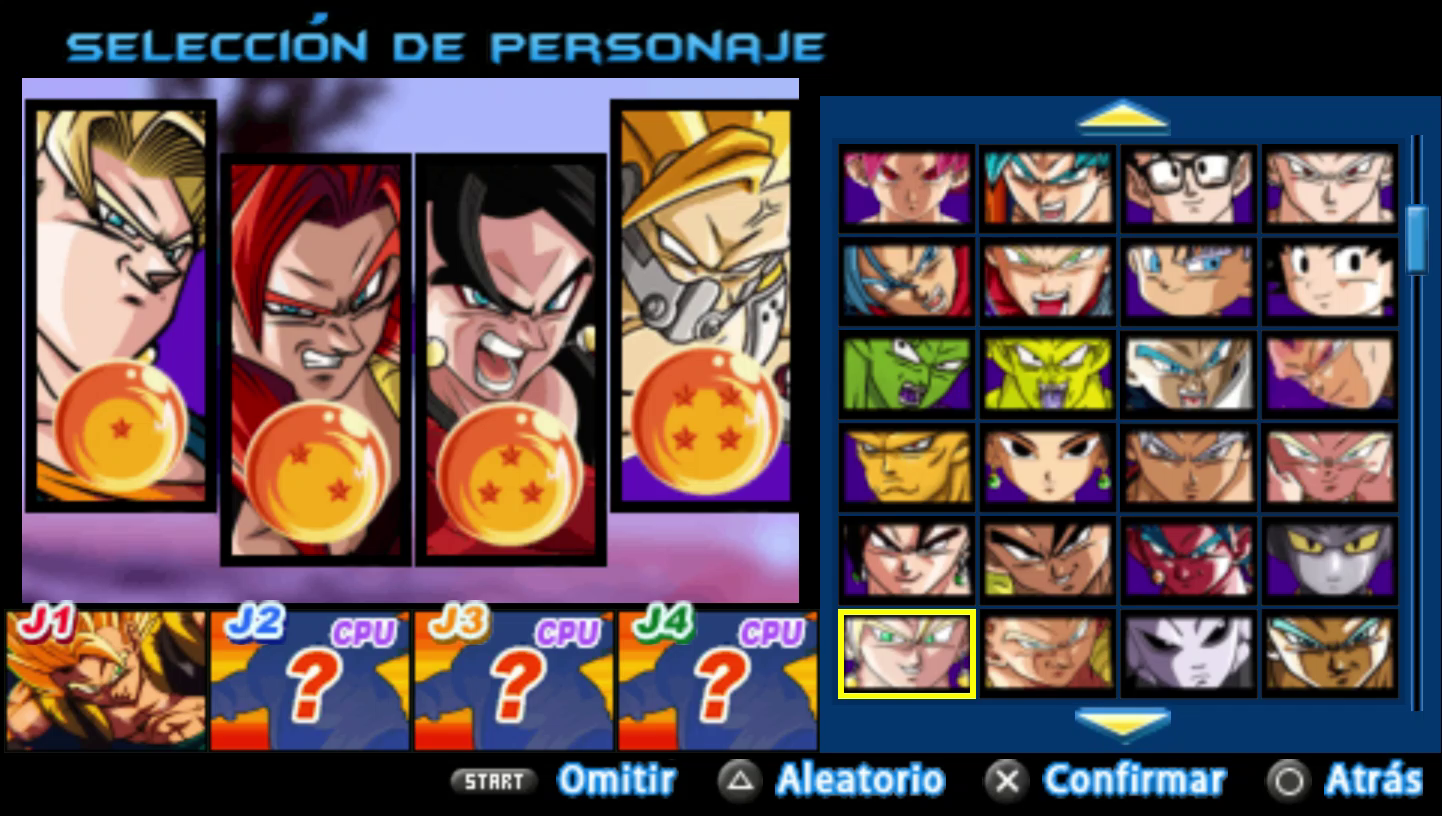Select Goten's portrait in the second row
The image size is (1442, 816).
pyautogui.click(x=1329, y=282)
